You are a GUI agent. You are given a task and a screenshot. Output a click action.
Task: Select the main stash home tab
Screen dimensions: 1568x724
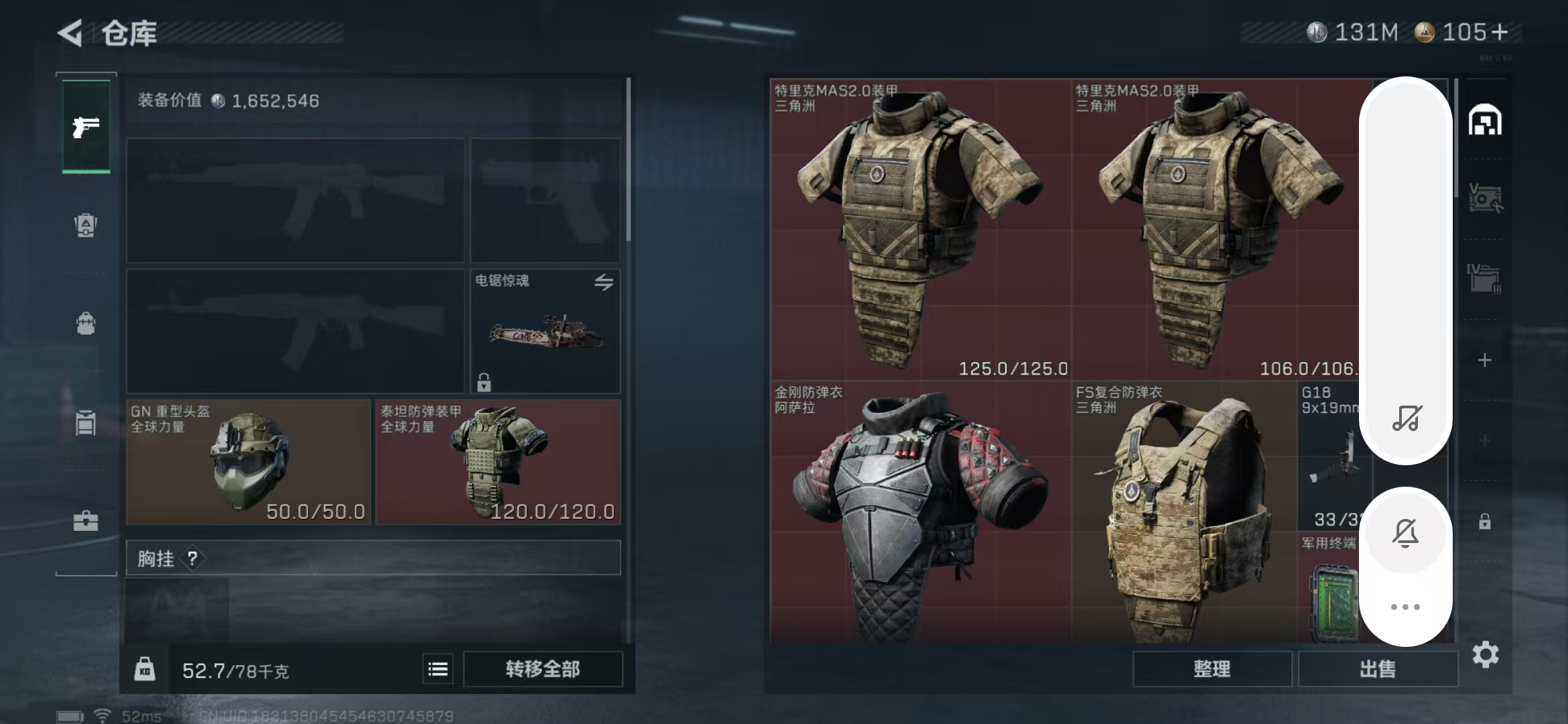(1485, 121)
